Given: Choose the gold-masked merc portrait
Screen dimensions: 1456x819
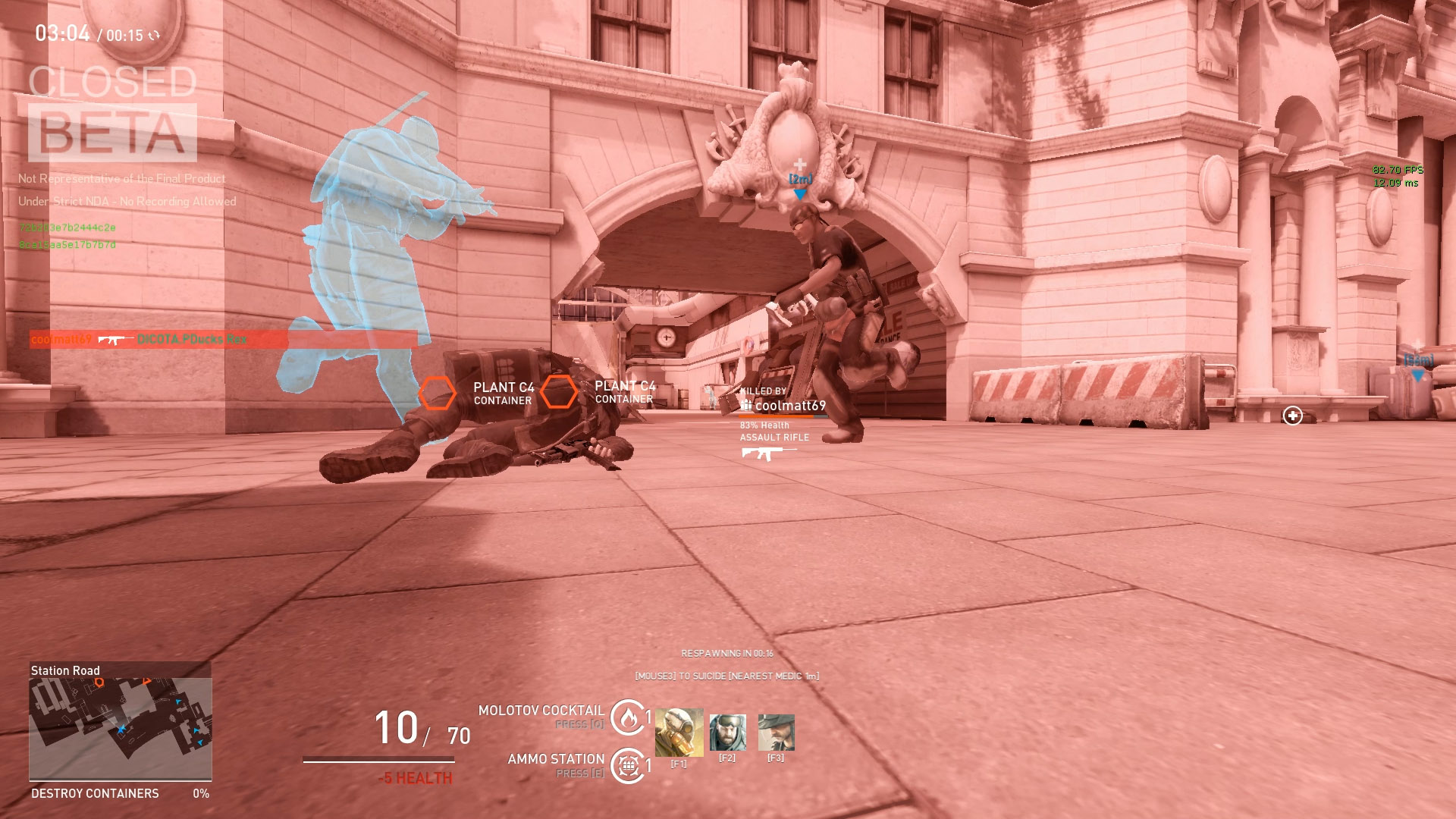Looking at the screenshot, I should coord(679,733).
